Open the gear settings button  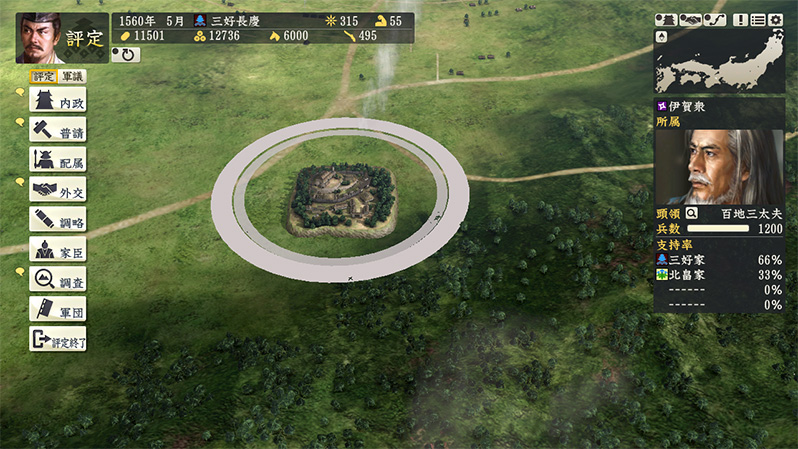776,20
